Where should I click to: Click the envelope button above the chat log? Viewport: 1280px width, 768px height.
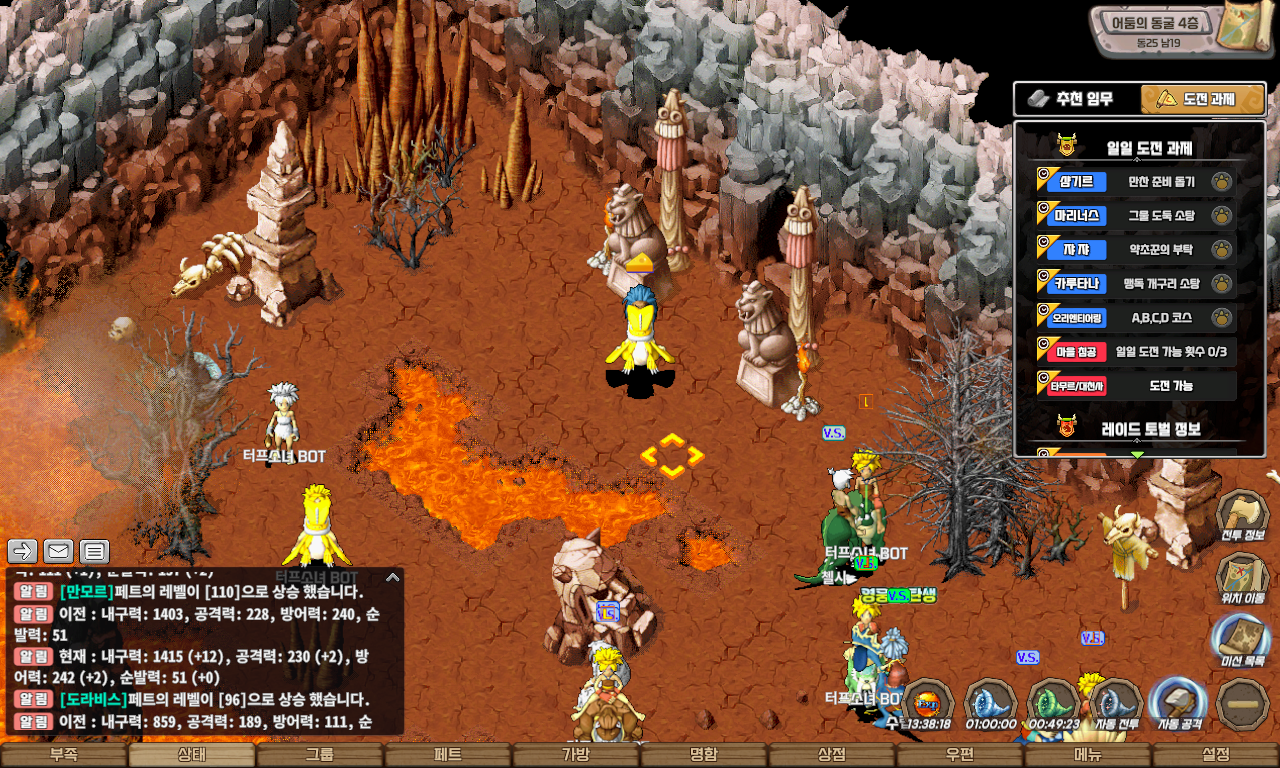point(59,551)
